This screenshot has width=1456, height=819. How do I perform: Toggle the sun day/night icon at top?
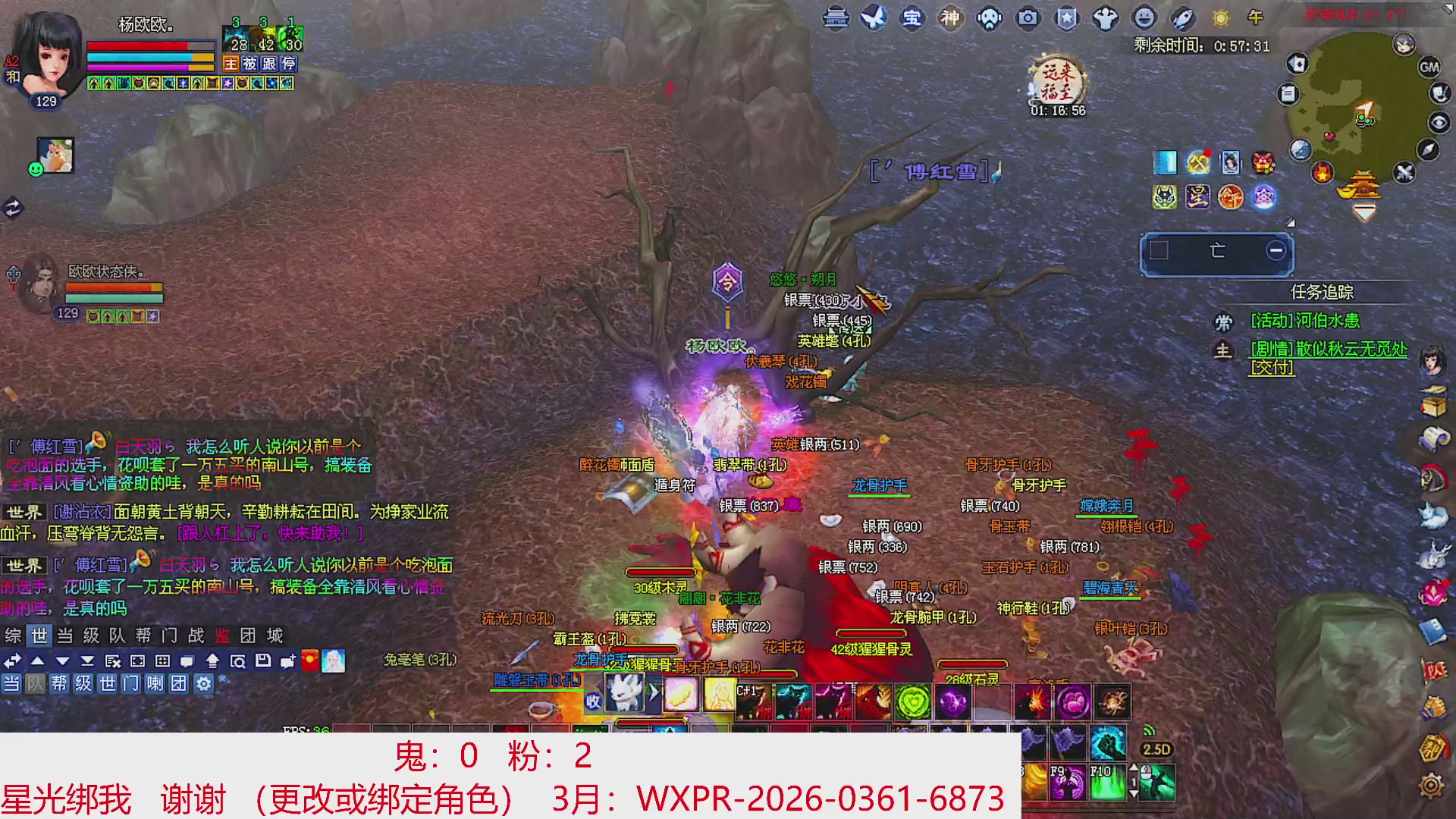pyautogui.click(x=1220, y=19)
